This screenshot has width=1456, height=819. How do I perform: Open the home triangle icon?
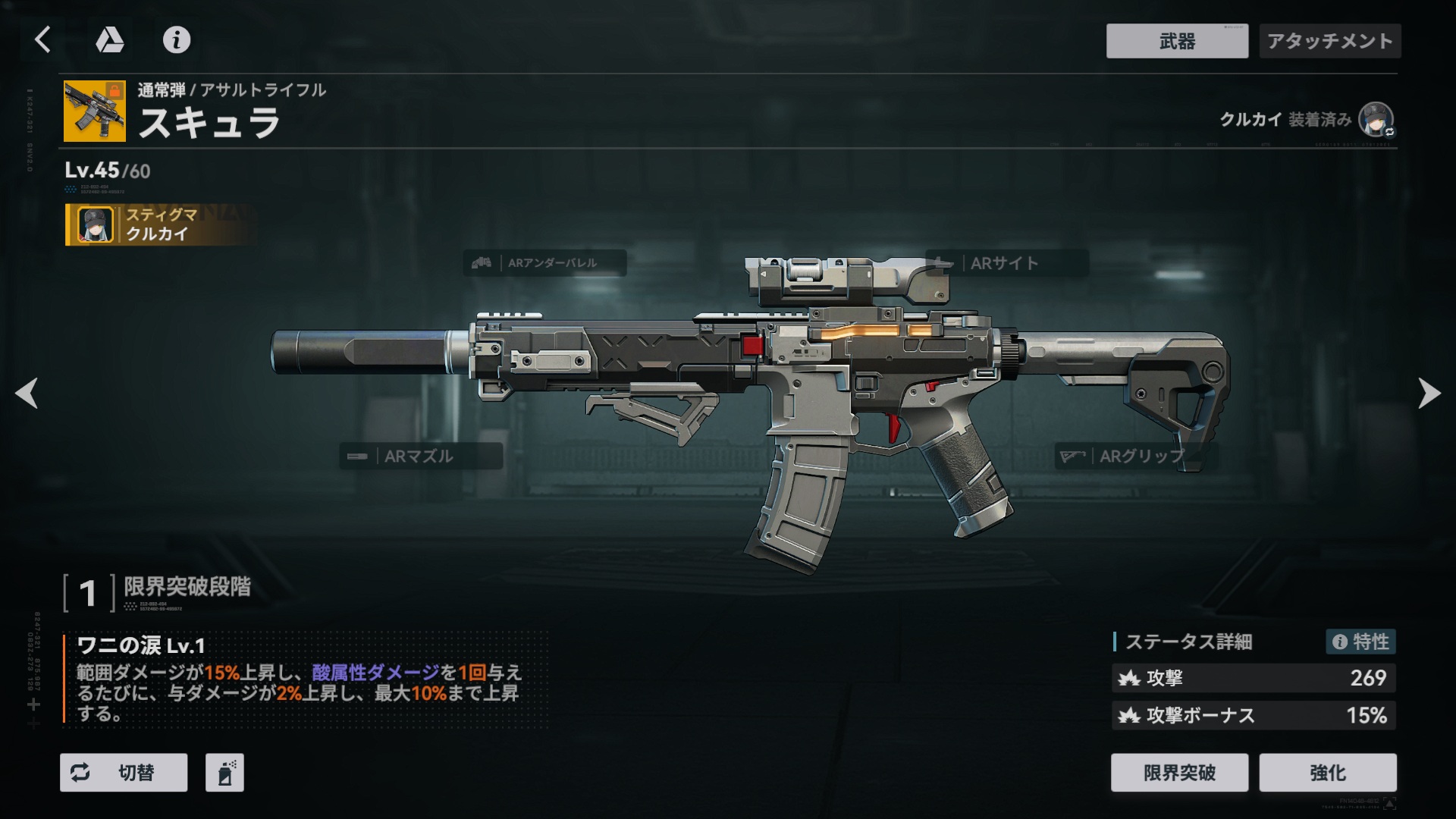(110, 39)
